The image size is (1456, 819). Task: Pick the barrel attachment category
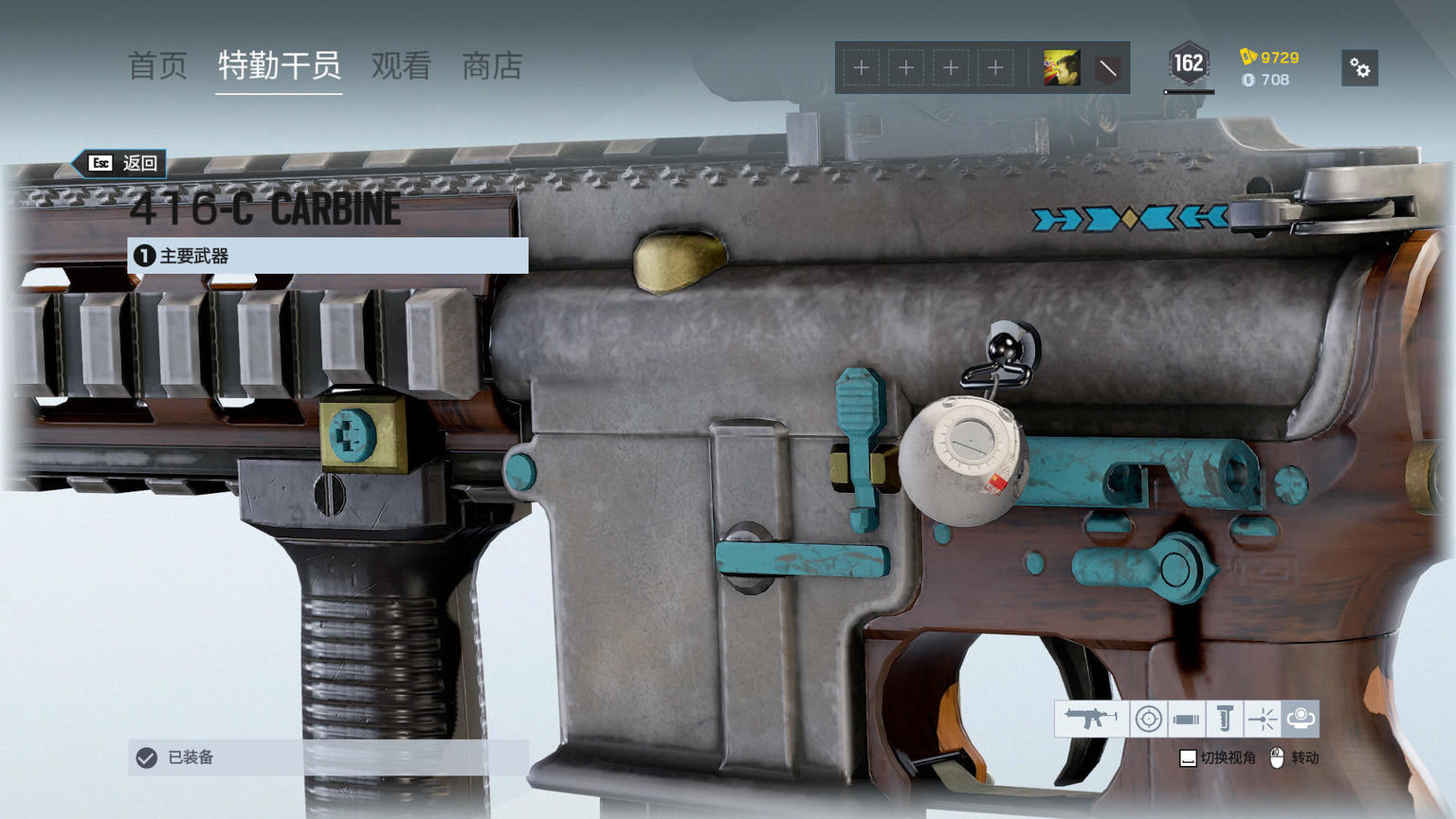[1186, 719]
